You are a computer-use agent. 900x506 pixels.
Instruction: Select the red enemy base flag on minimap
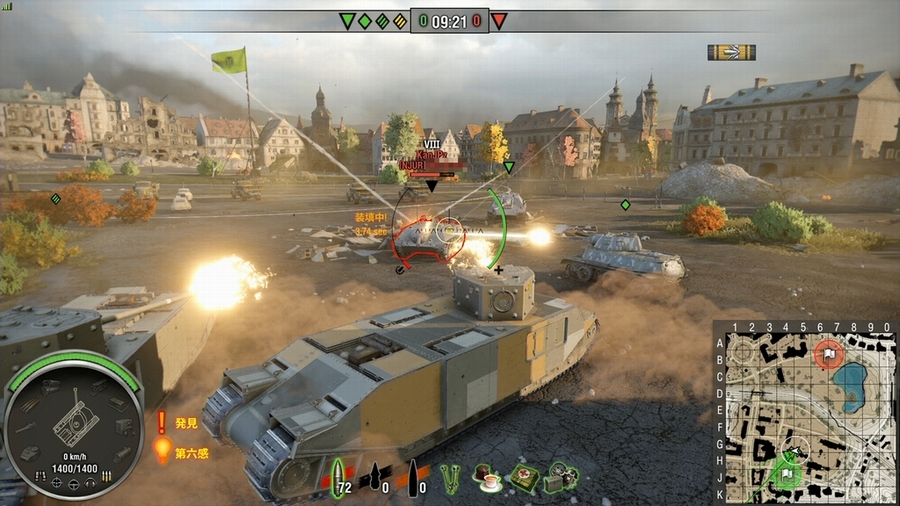(829, 353)
